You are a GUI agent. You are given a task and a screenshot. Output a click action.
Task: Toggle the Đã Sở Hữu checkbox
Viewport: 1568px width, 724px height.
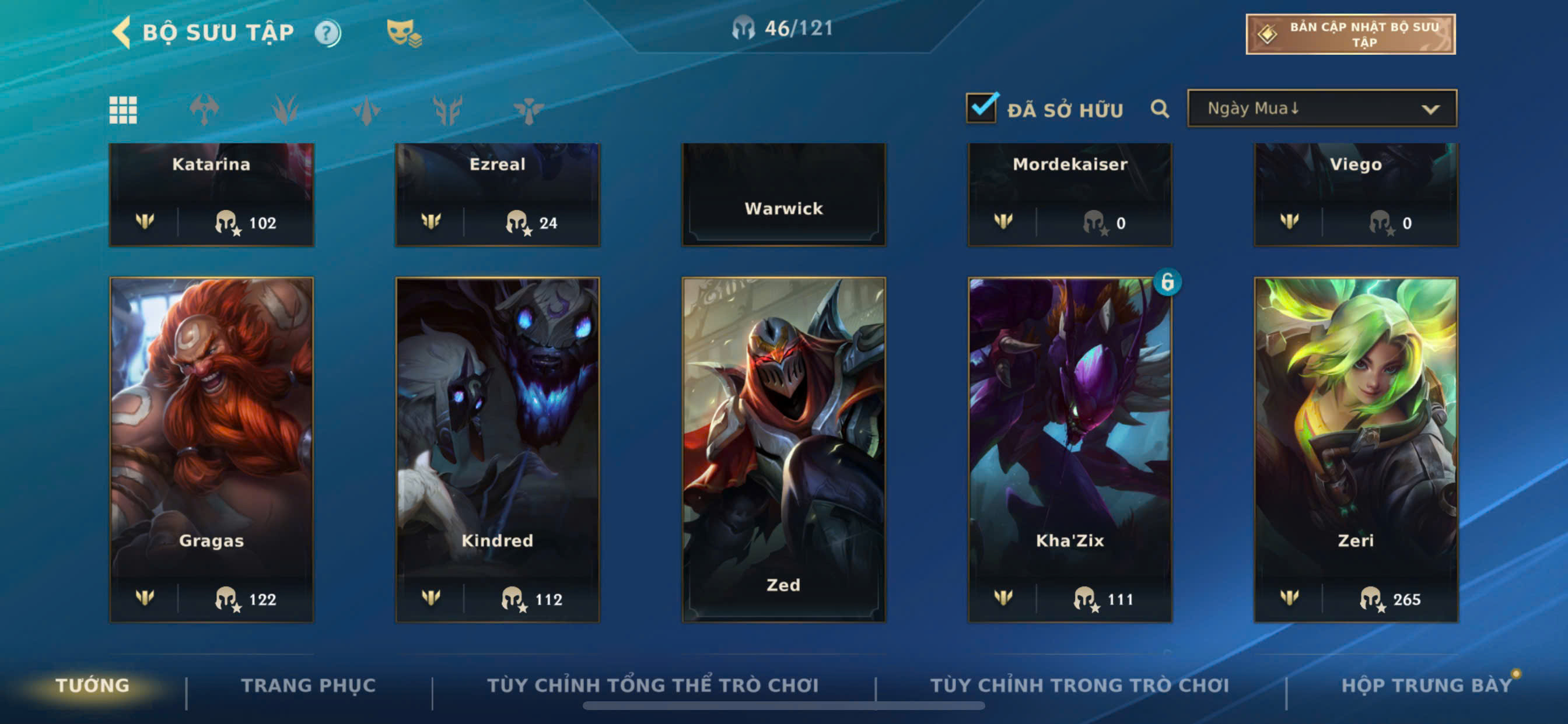(x=981, y=108)
